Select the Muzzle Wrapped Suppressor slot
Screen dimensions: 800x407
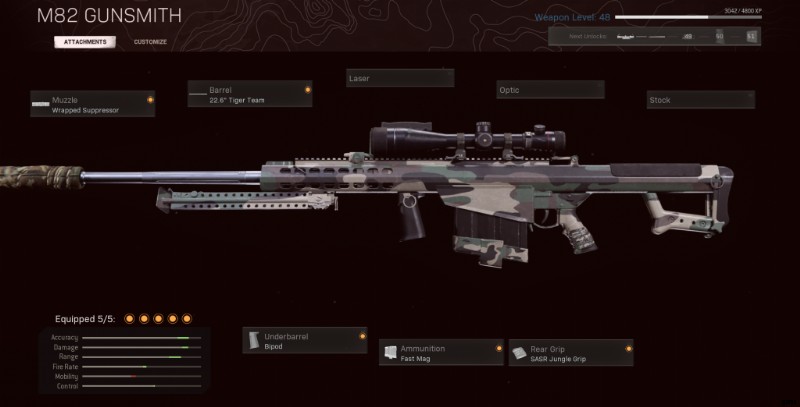point(92,104)
